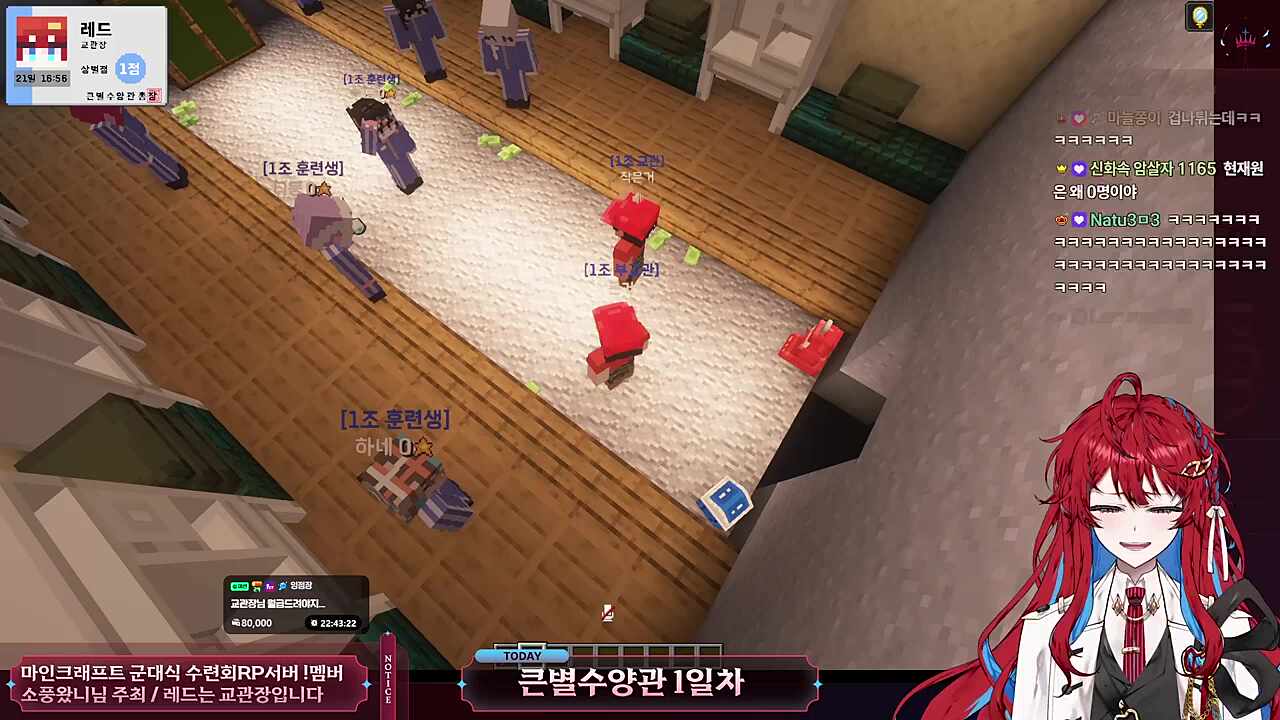Screen dimensions: 1280x720
Task: Toggle the red 장 stamp on the profile card
Action: (x=154, y=95)
